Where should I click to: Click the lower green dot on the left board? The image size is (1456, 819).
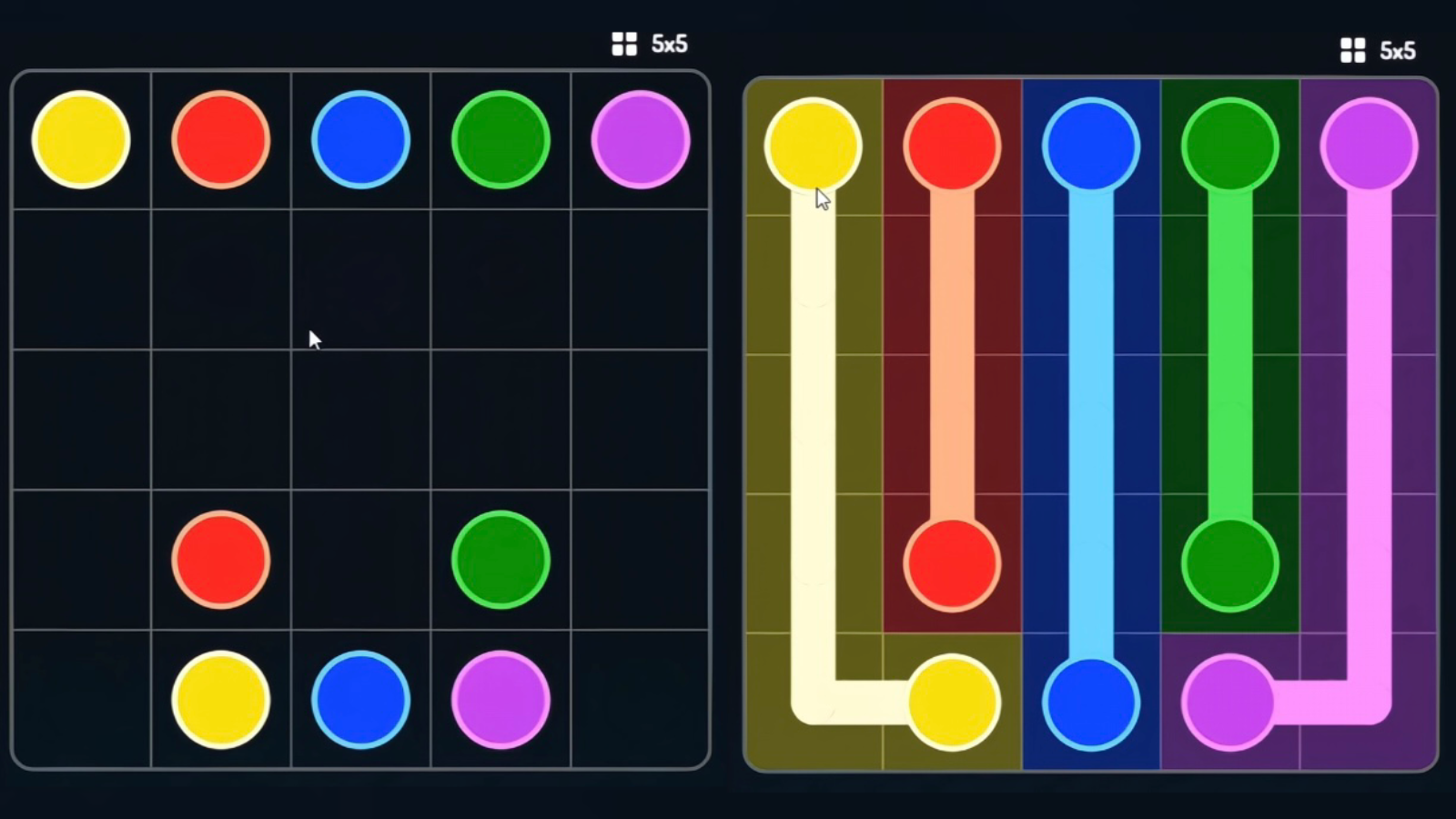click(x=499, y=559)
